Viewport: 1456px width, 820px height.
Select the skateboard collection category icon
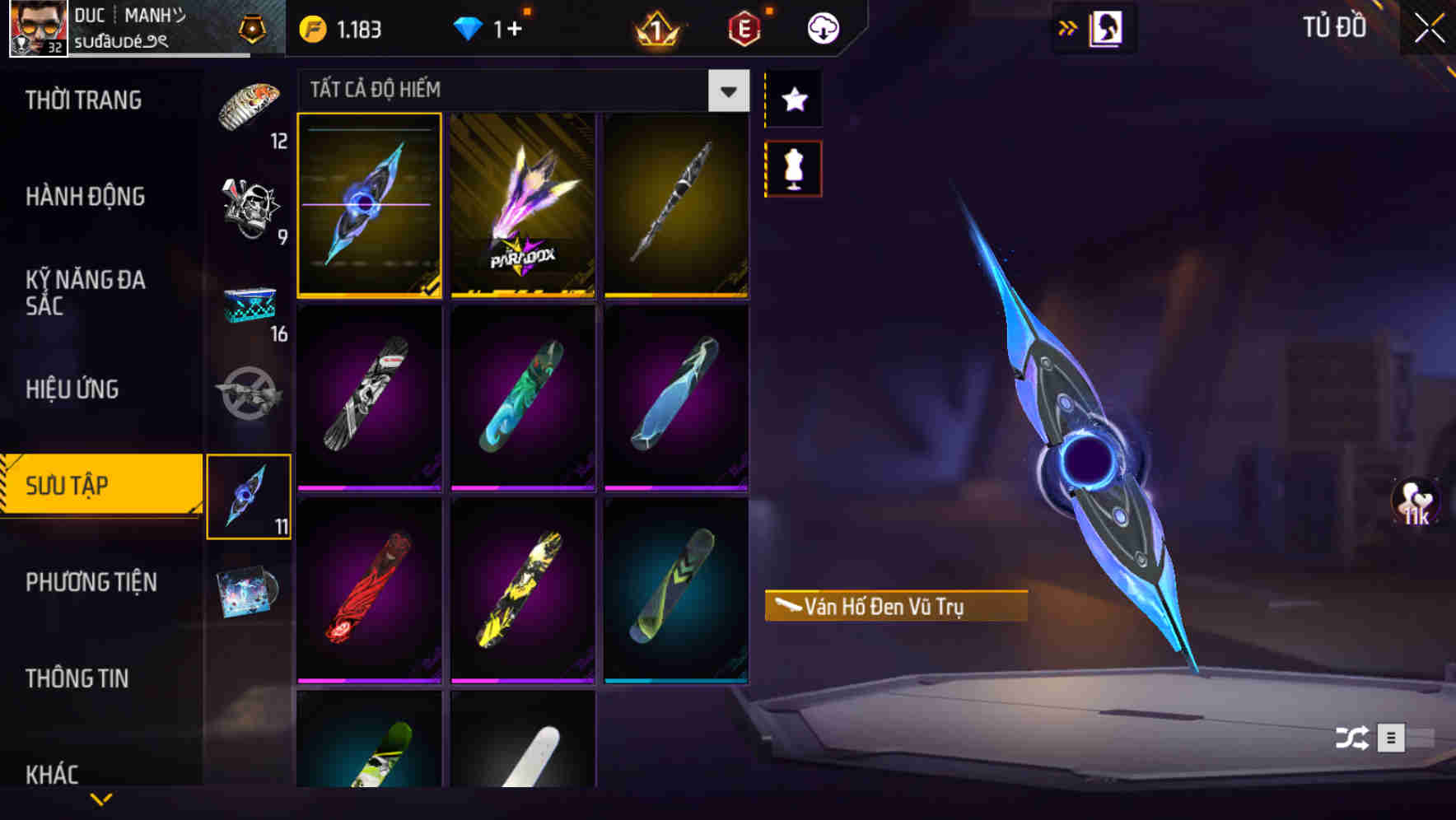[x=249, y=495]
